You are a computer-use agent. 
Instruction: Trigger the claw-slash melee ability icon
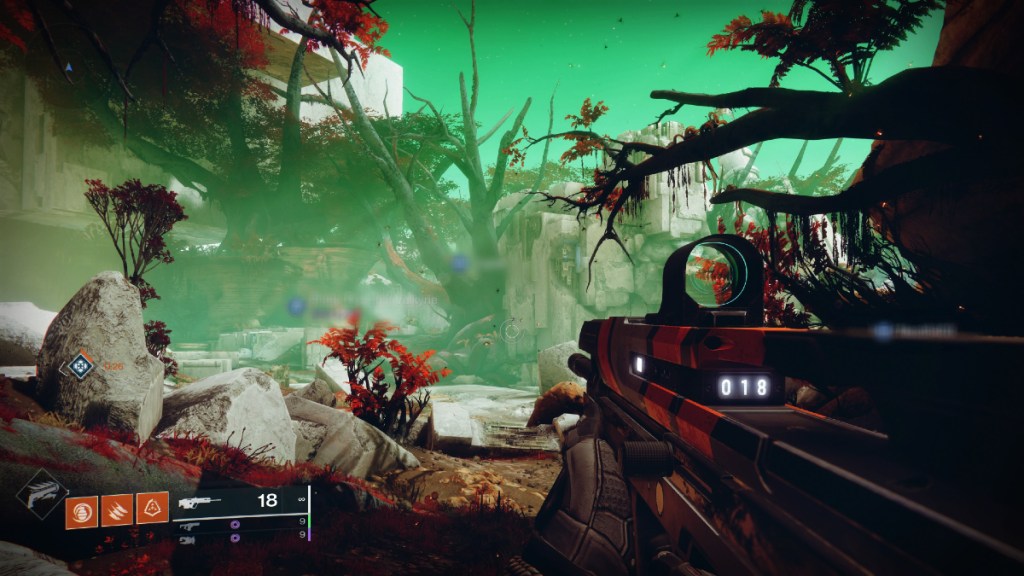click(117, 511)
